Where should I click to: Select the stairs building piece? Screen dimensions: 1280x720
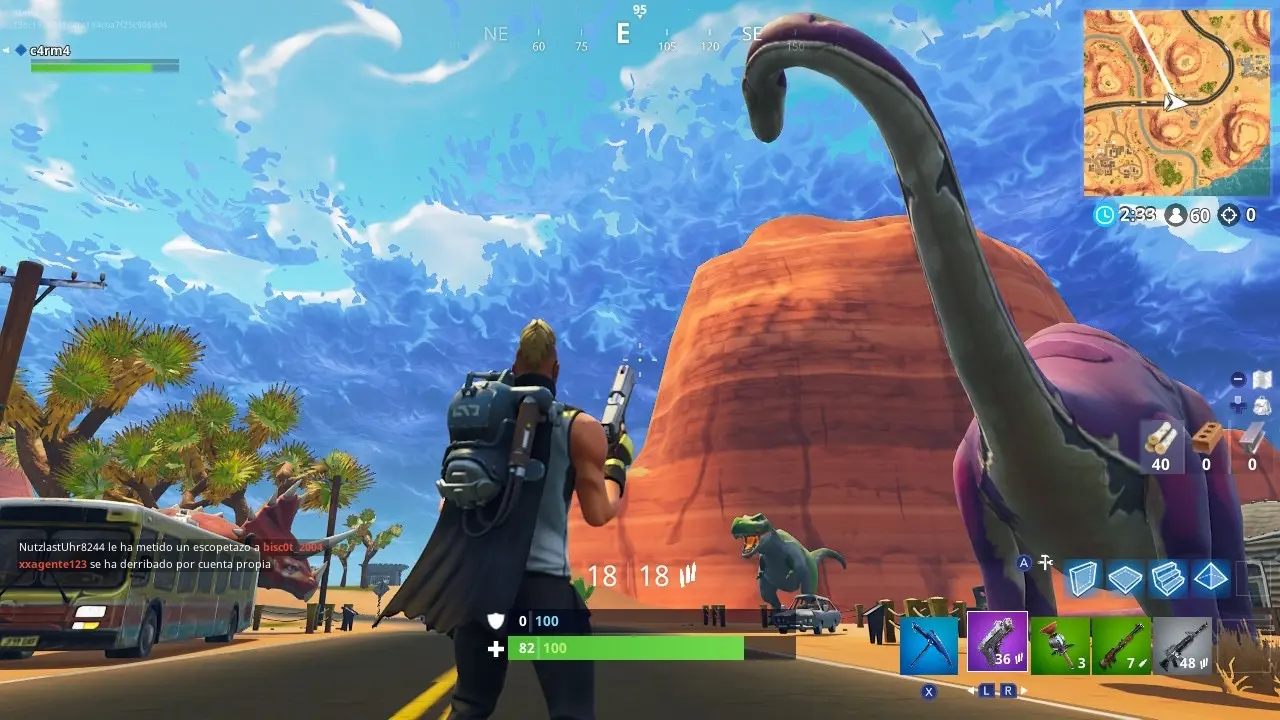coord(1167,578)
